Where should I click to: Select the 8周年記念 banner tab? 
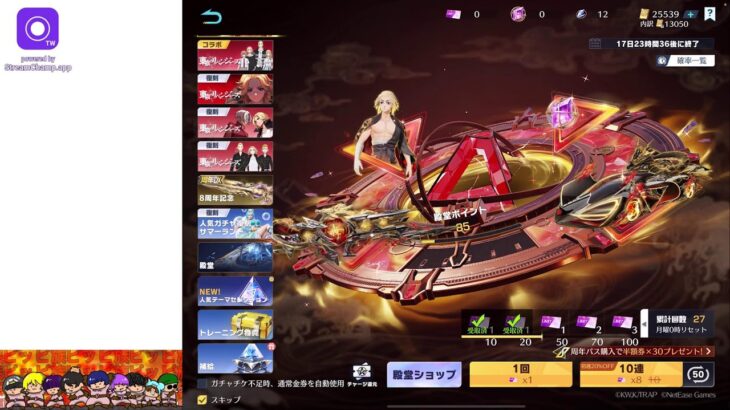[235, 190]
